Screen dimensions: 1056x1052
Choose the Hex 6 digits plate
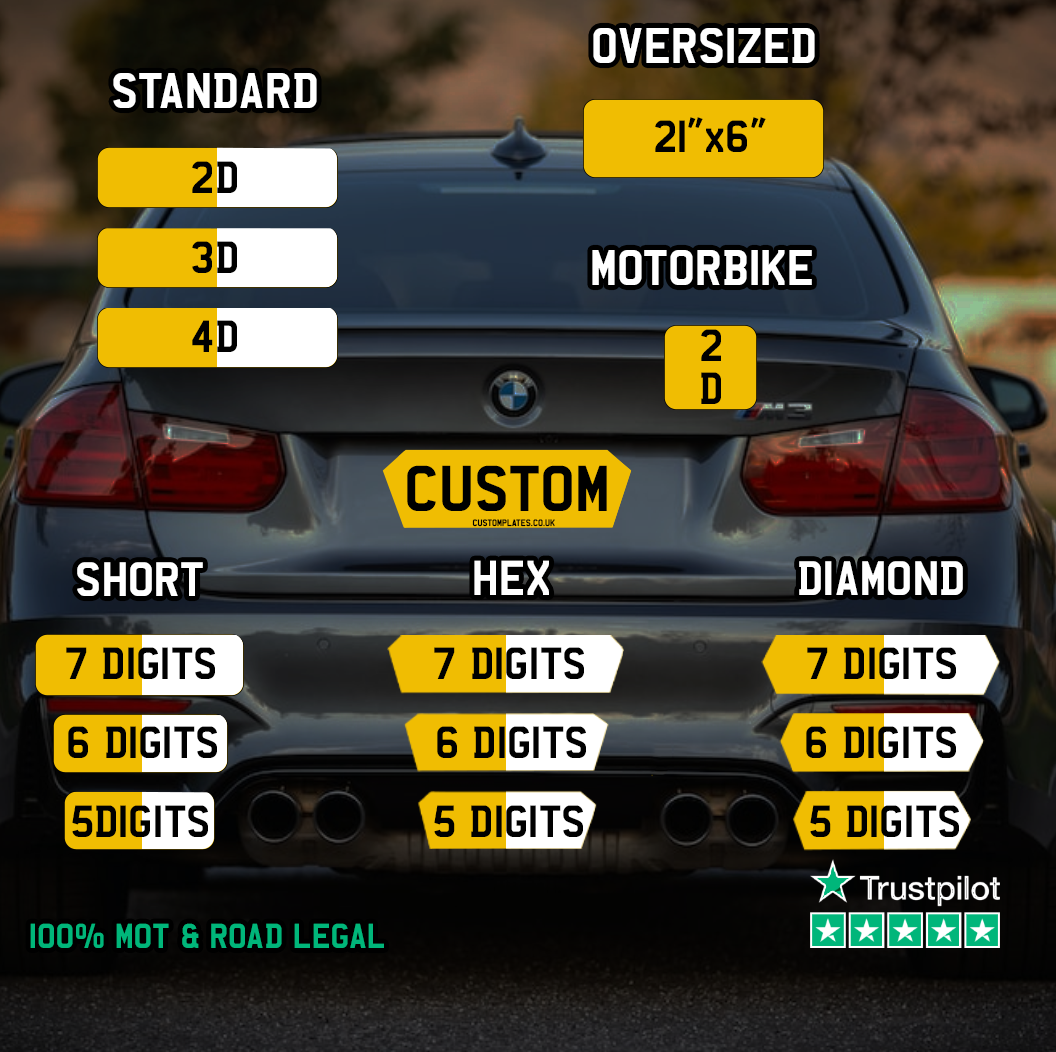[506, 743]
